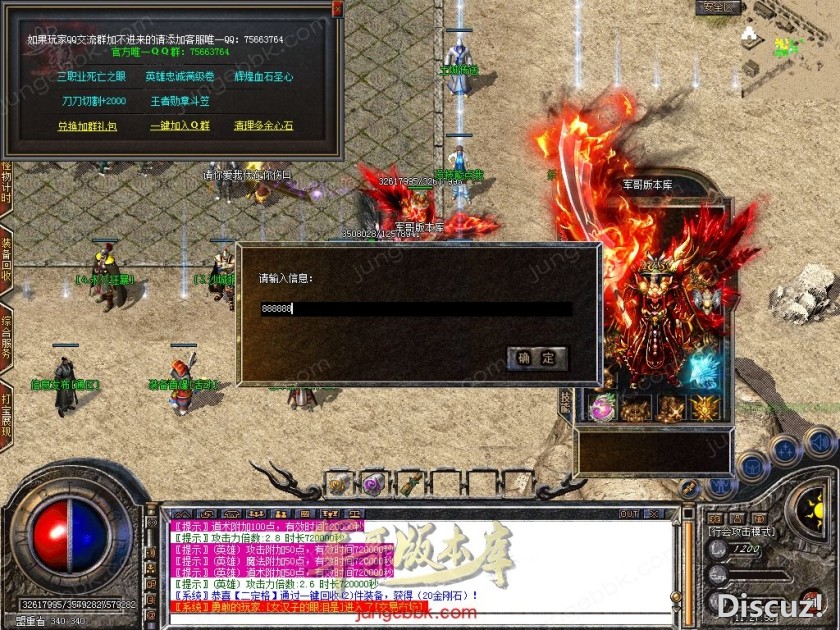The height and width of the screenshot is (630, 840).
Task: Toggle the sound speaker button
Action: click(x=820, y=441)
